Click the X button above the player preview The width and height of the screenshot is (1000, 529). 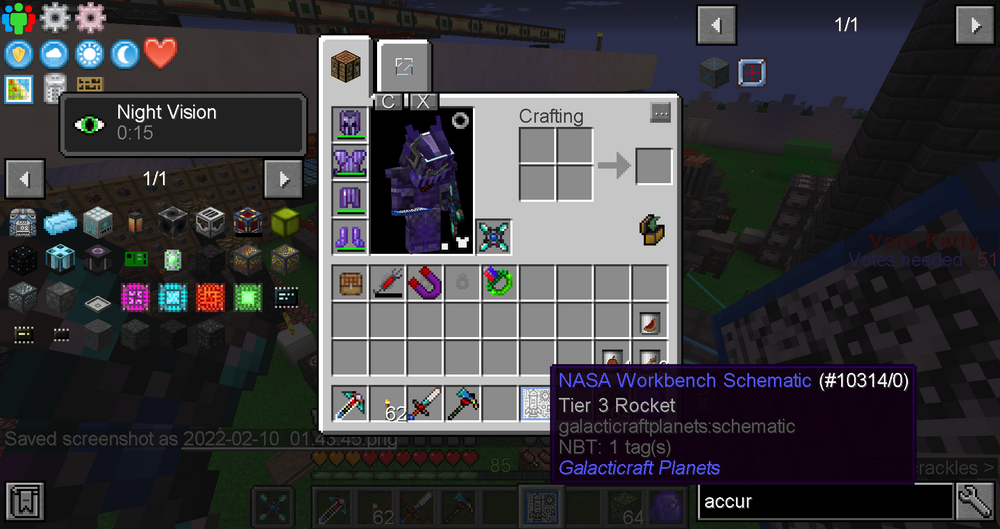coord(423,102)
